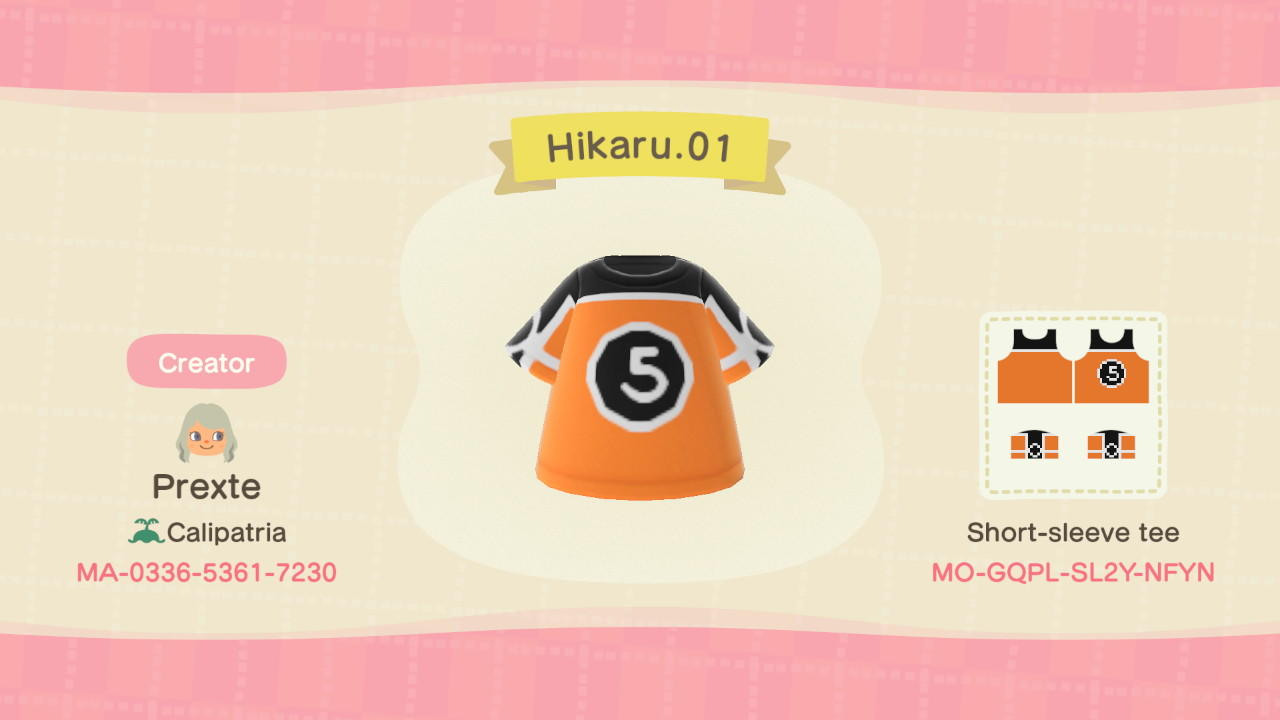Viewport: 1280px width, 720px height.
Task: Open the creator avatar portrait of Prexte
Action: (206, 428)
